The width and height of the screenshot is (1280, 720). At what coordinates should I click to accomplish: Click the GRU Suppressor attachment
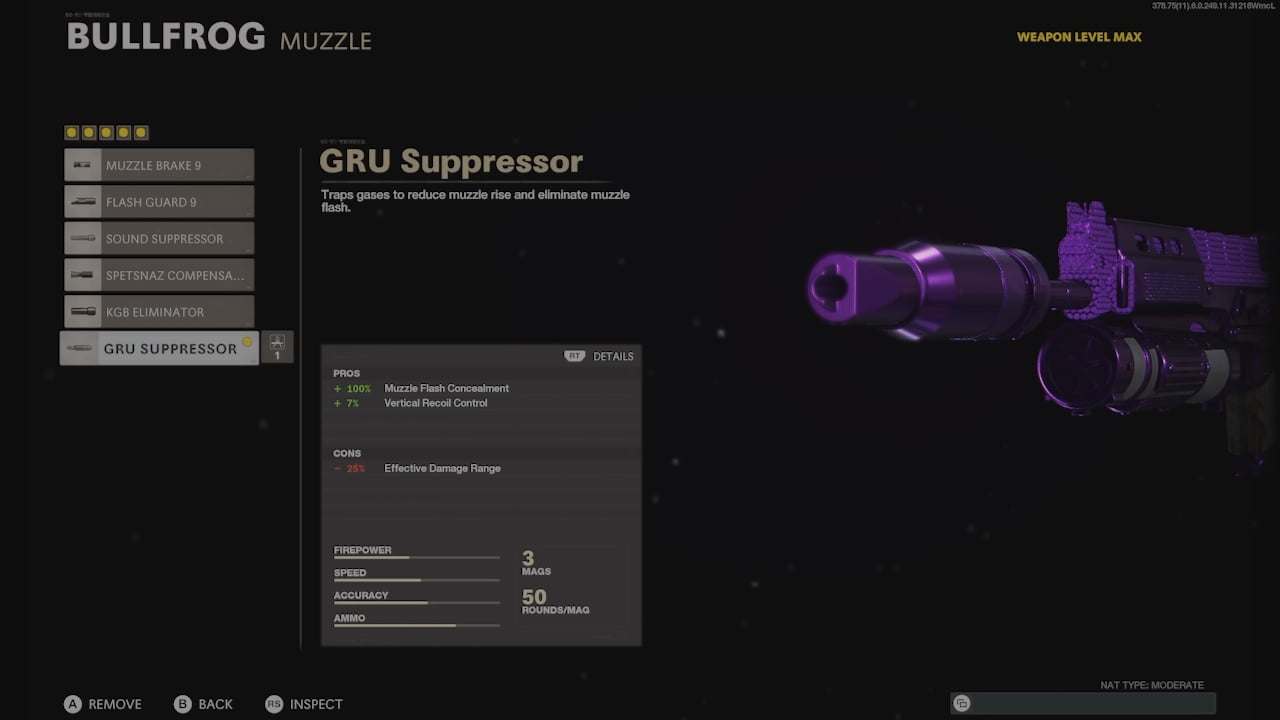point(159,348)
